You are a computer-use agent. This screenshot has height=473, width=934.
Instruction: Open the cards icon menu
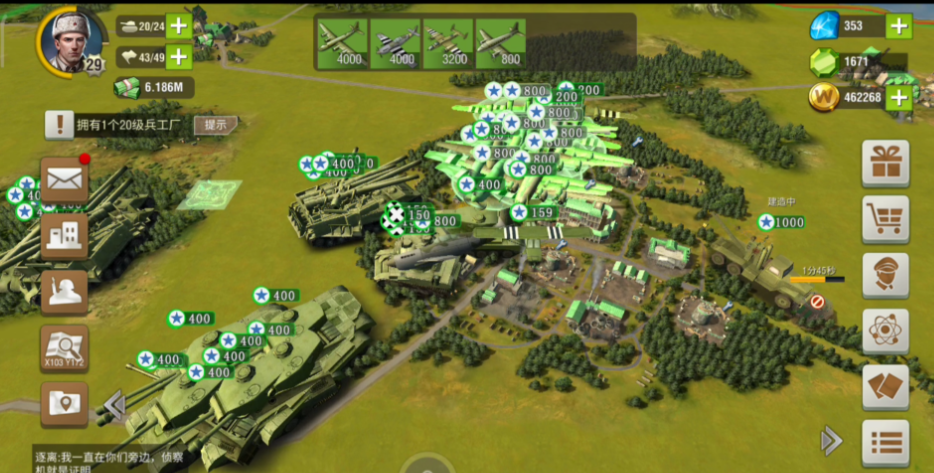[885, 387]
